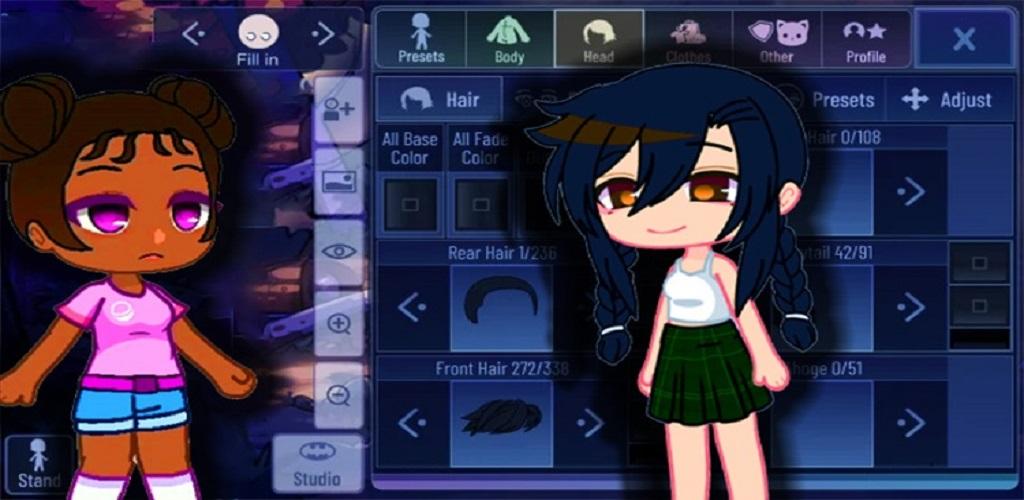Image resolution: width=1024 pixels, height=500 pixels.
Task: Select the Hair sub-tab
Action: [x=441, y=99]
